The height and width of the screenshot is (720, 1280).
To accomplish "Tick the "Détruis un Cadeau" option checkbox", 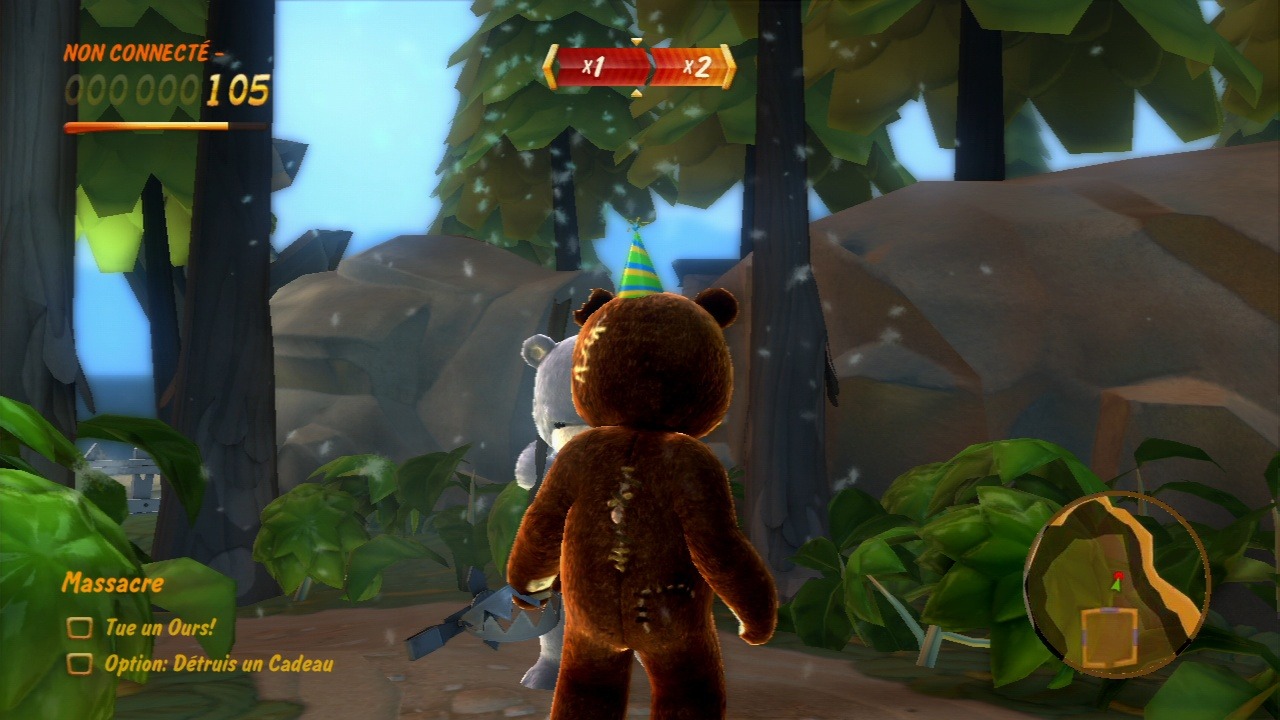I will click(x=79, y=663).
